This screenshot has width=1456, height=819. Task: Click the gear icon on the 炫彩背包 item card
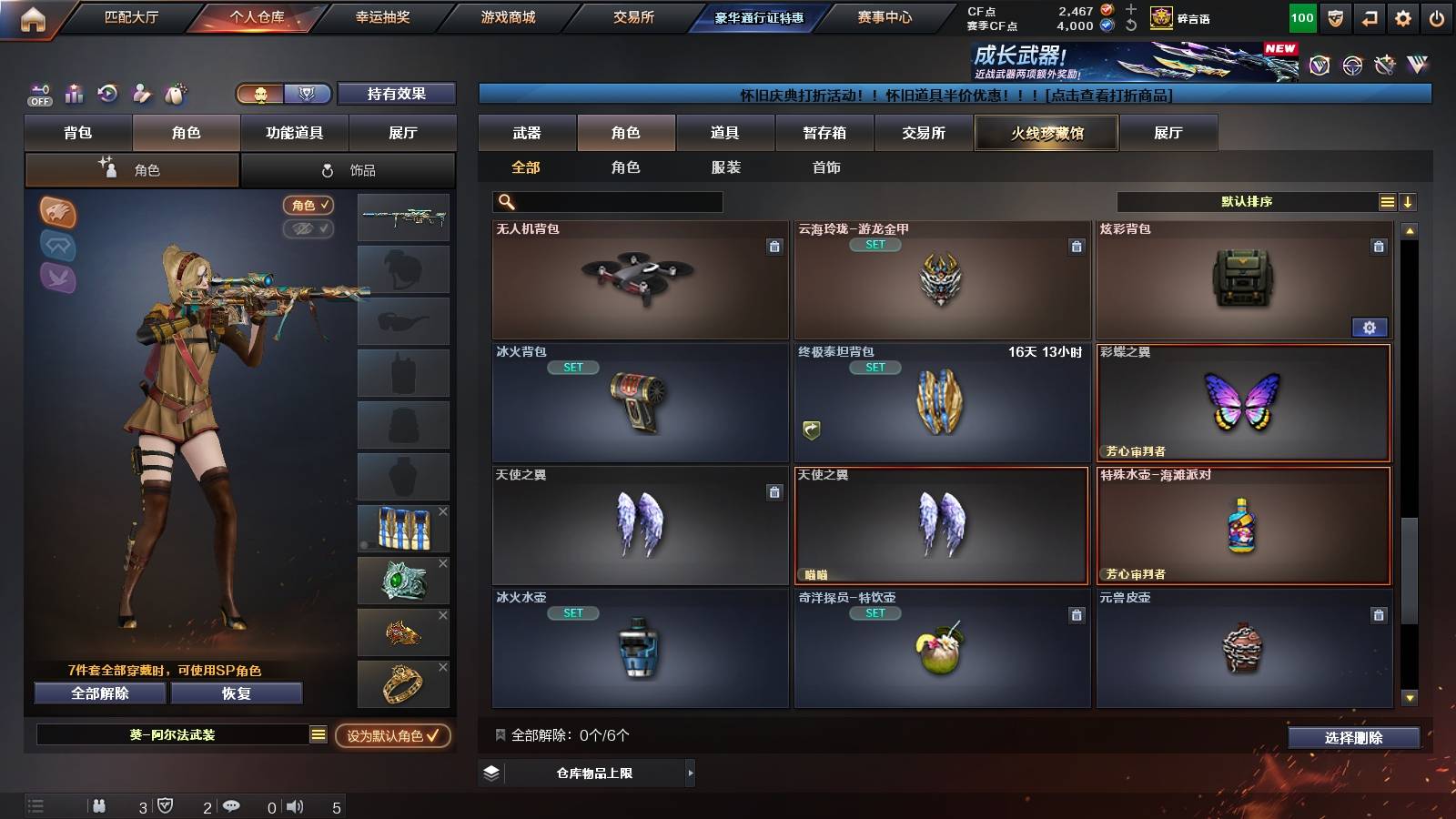(1370, 327)
